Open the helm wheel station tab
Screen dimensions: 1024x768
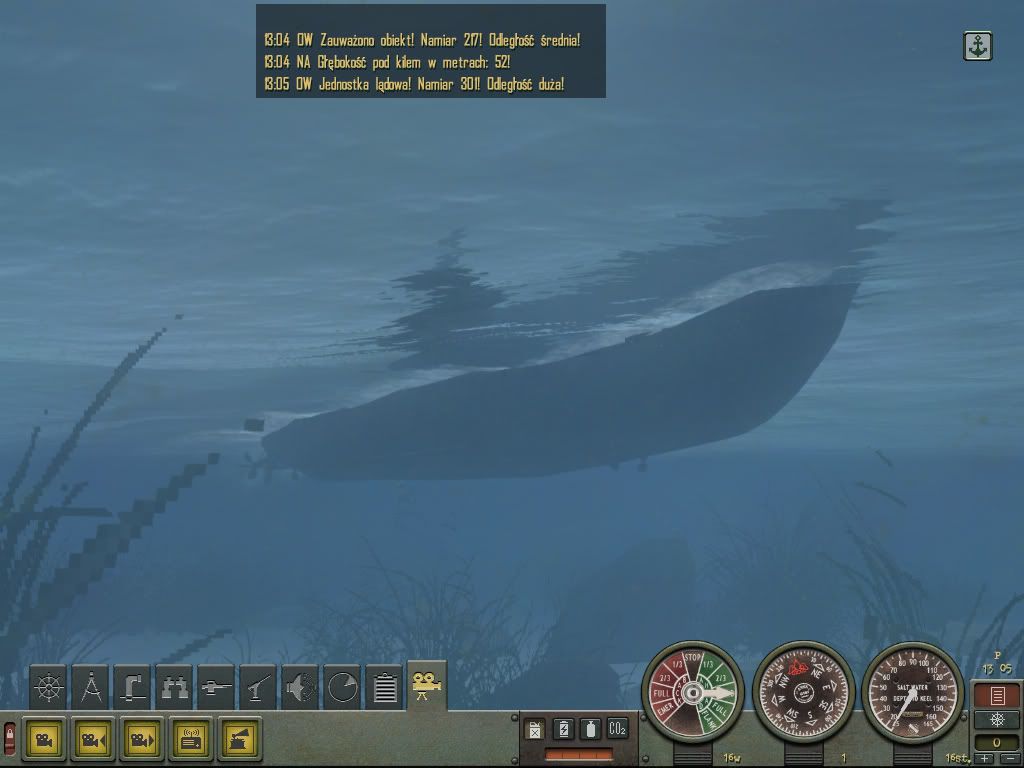tap(48, 687)
